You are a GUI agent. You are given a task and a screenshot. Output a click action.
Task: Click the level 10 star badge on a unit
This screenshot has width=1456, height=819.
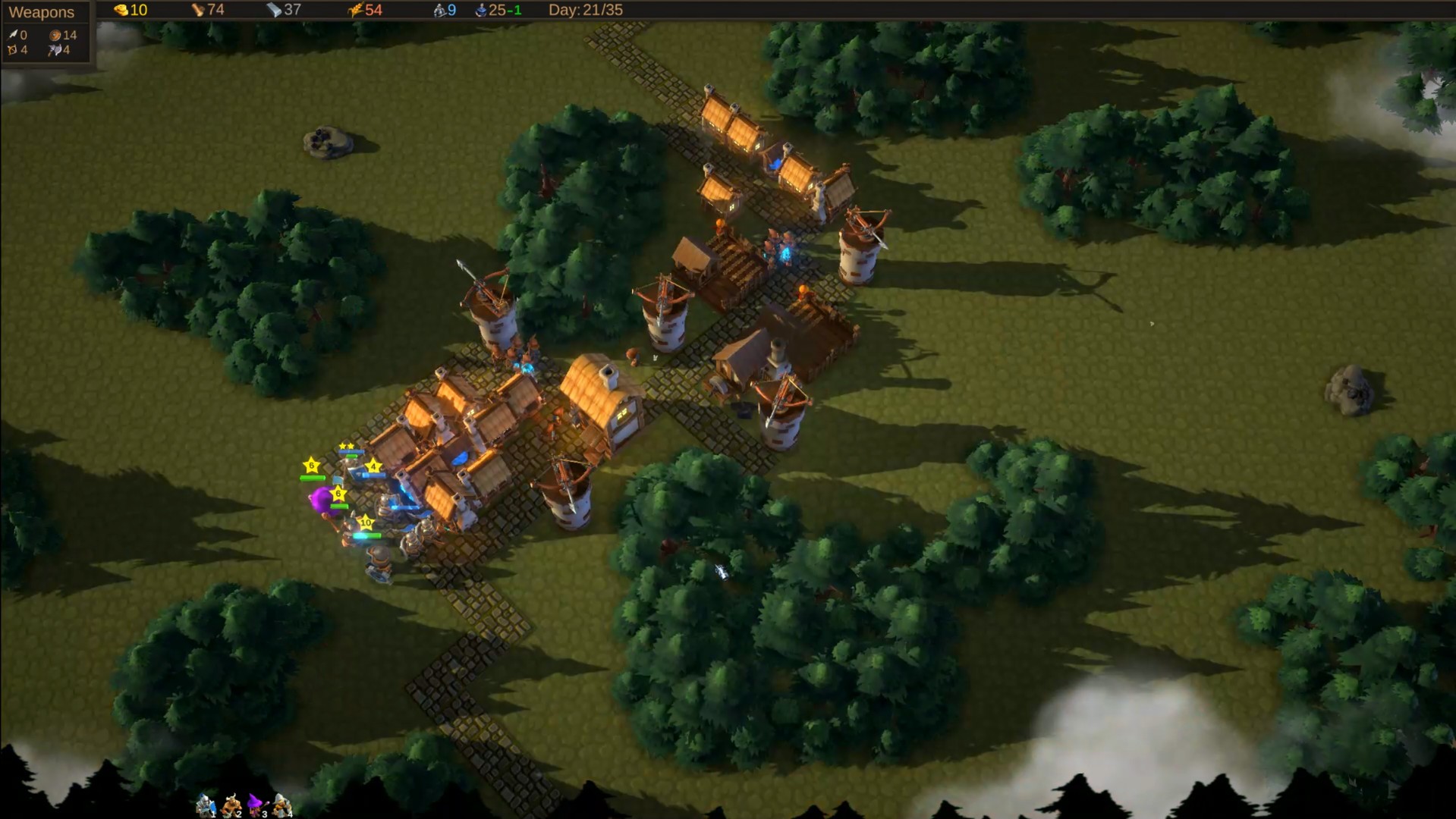click(x=366, y=523)
